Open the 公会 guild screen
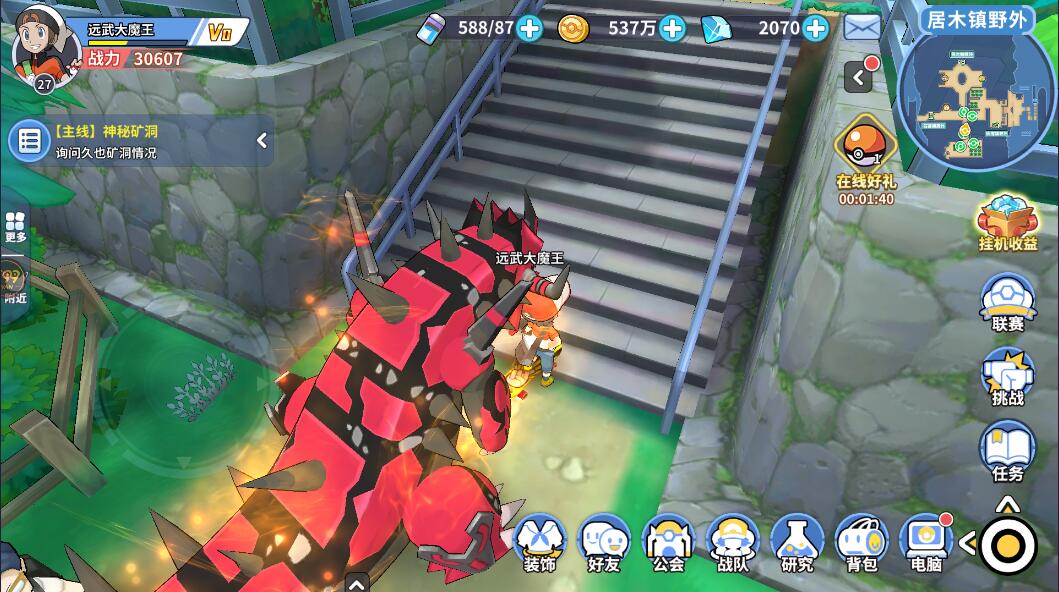1059x592 pixels. [668, 543]
